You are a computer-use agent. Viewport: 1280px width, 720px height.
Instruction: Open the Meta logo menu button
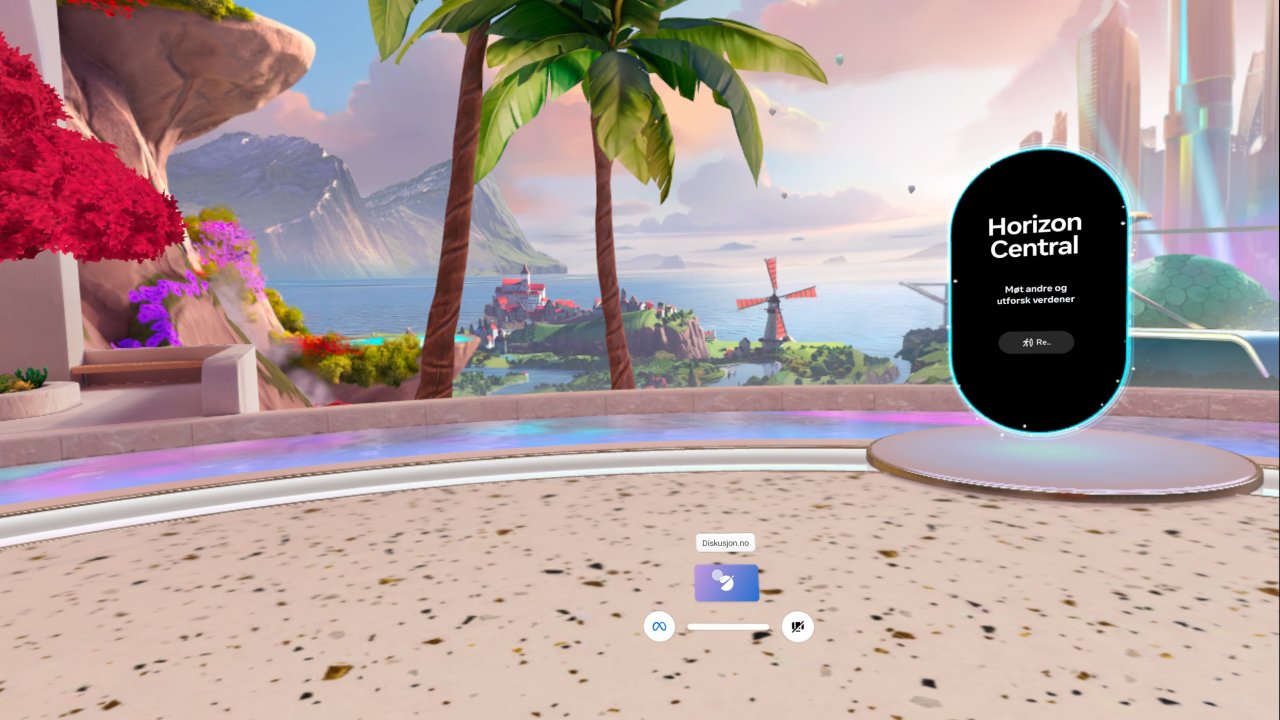click(x=659, y=627)
